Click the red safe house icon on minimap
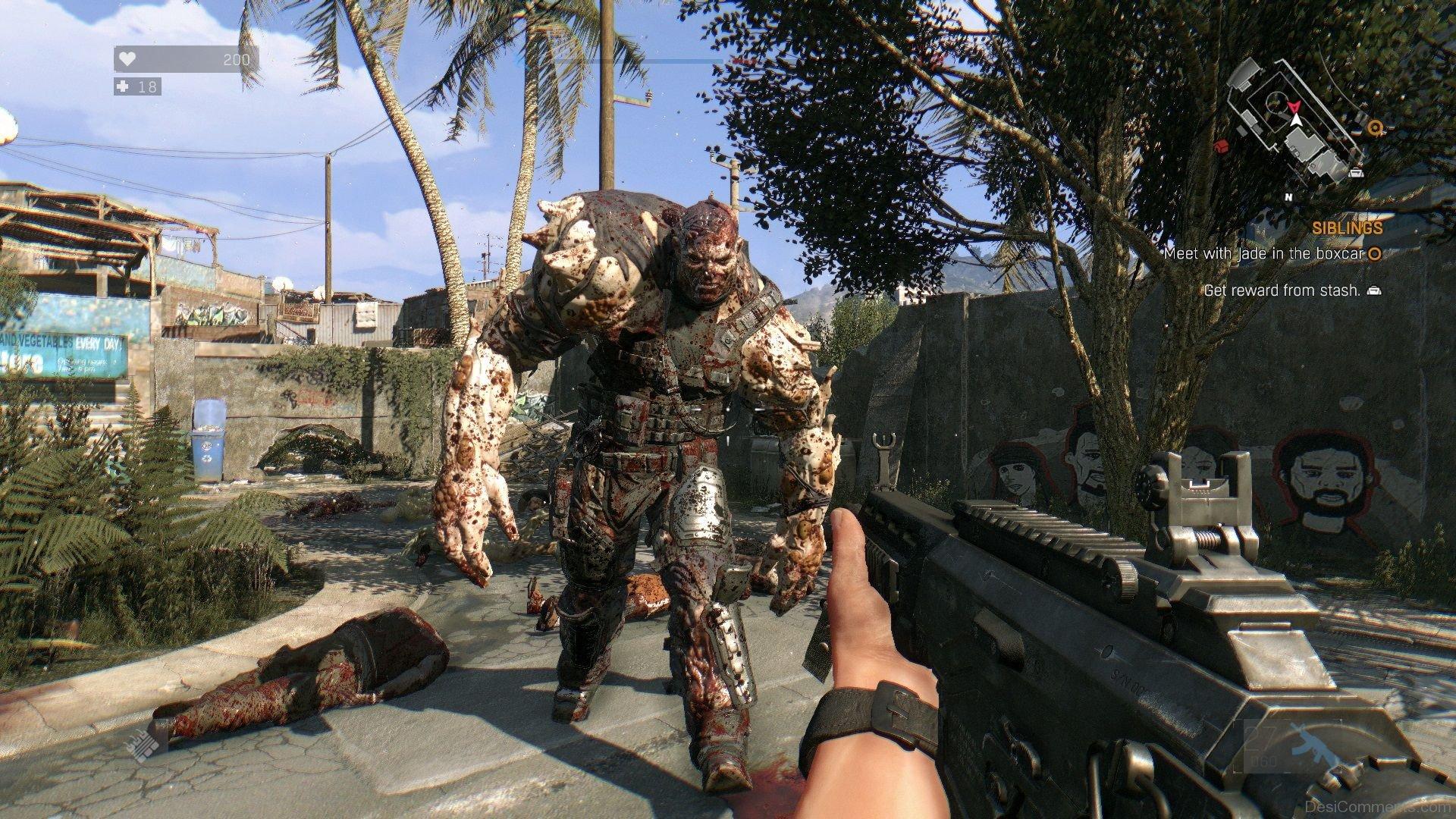This screenshot has width=1456, height=819. pyautogui.click(x=1220, y=146)
